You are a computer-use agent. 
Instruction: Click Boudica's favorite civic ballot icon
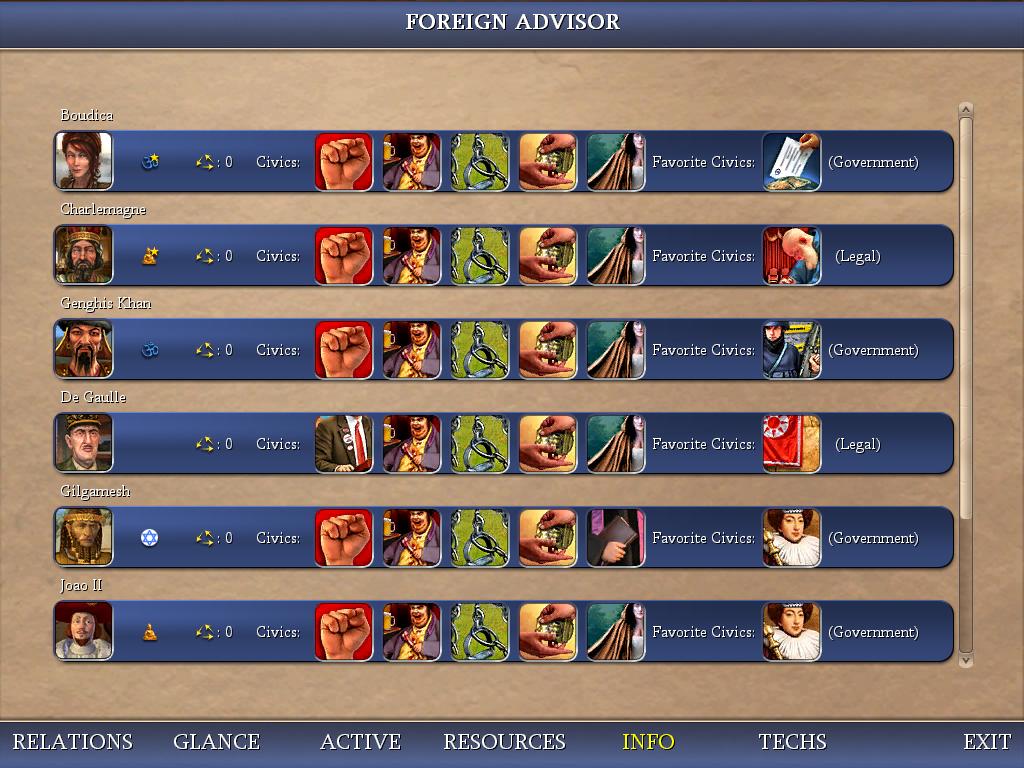tap(791, 161)
